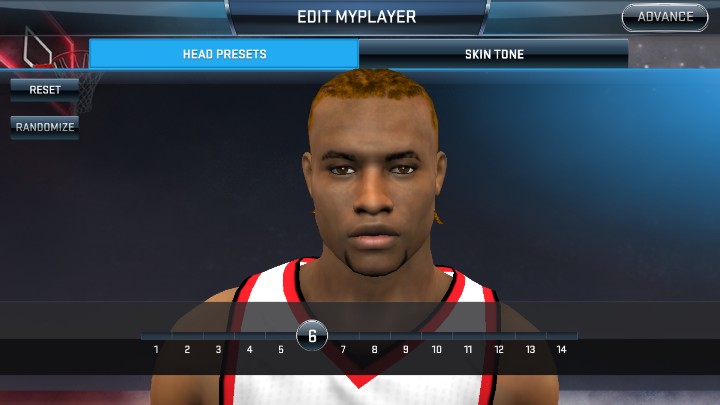Choose head preset 5

point(281,349)
